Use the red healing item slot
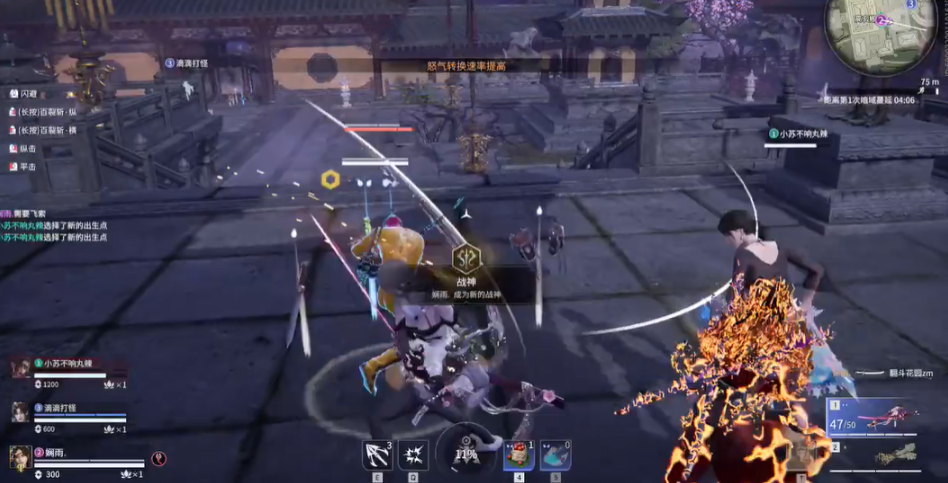The width and height of the screenshot is (948, 483). (519, 455)
